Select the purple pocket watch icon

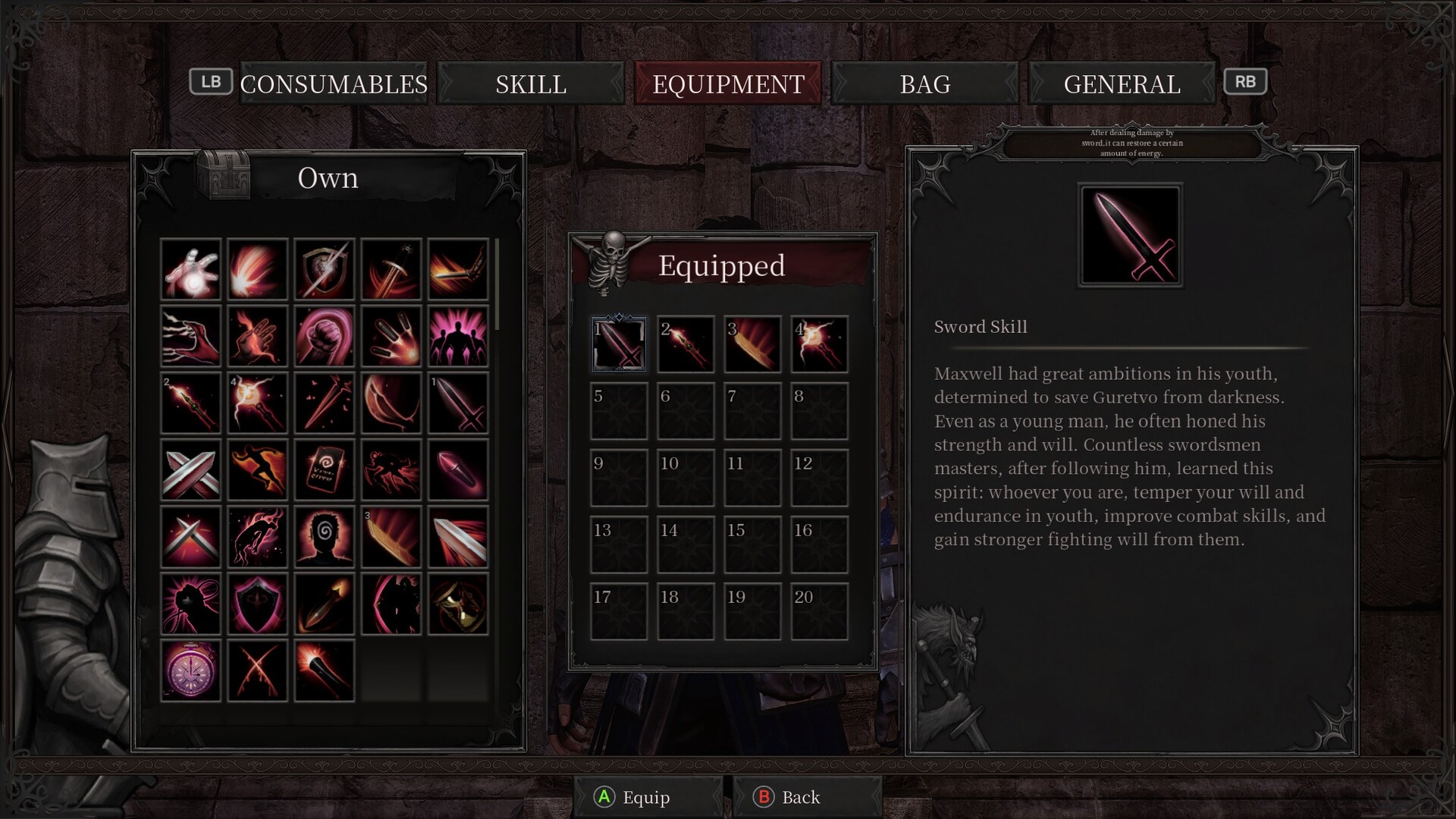190,671
